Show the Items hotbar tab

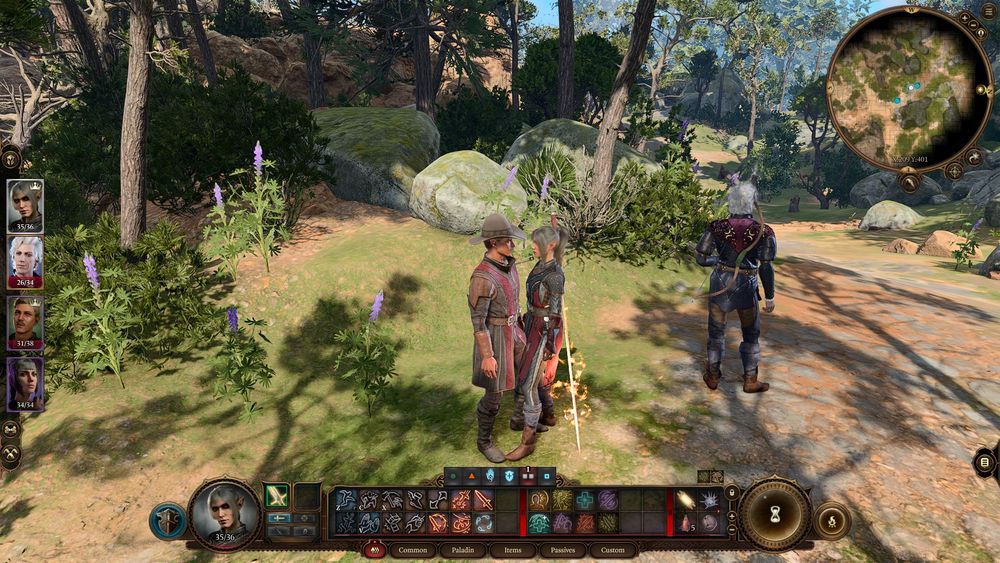point(512,550)
